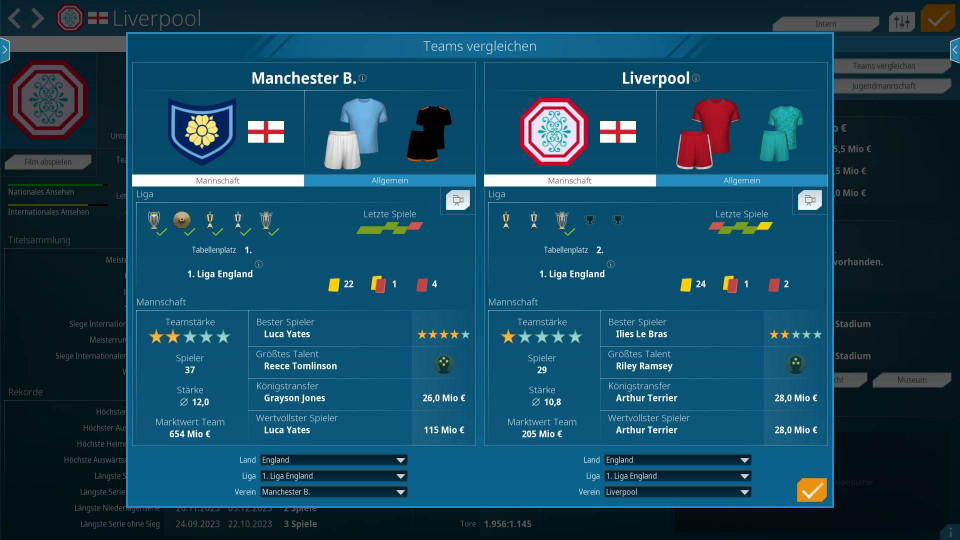
Task: Click the Intern button in the top bar
Action: coord(826,23)
